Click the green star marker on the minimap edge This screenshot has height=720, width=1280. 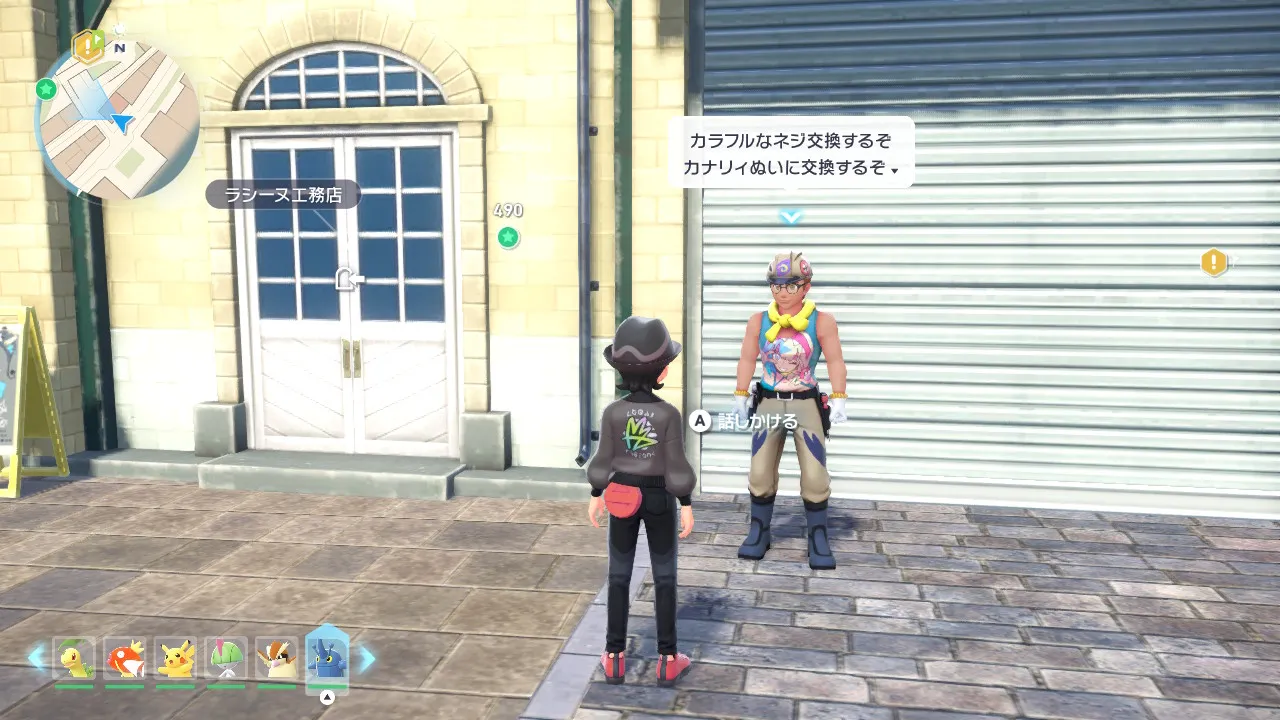[45, 89]
